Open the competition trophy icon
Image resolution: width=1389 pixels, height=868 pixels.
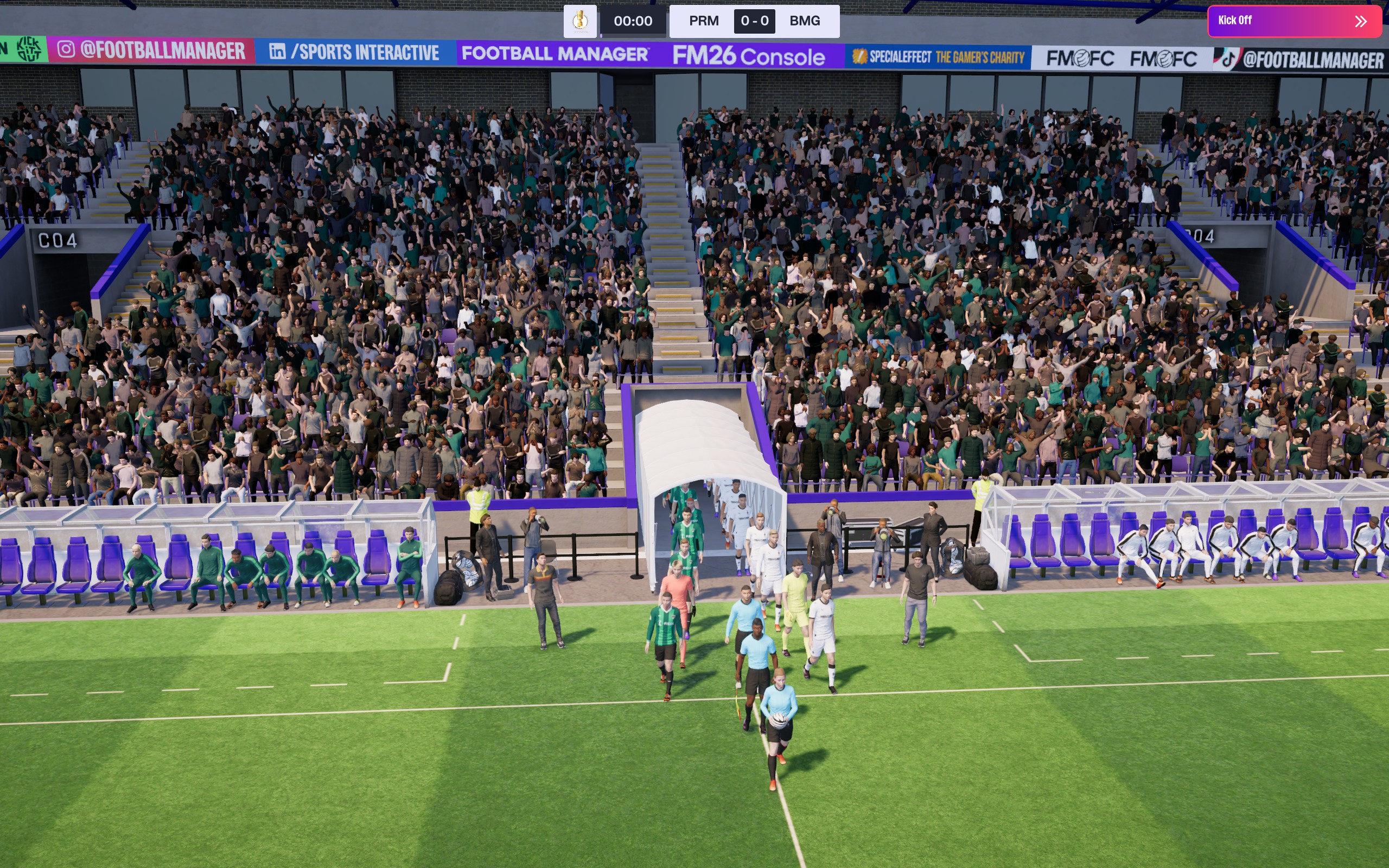click(x=579, y=21)
